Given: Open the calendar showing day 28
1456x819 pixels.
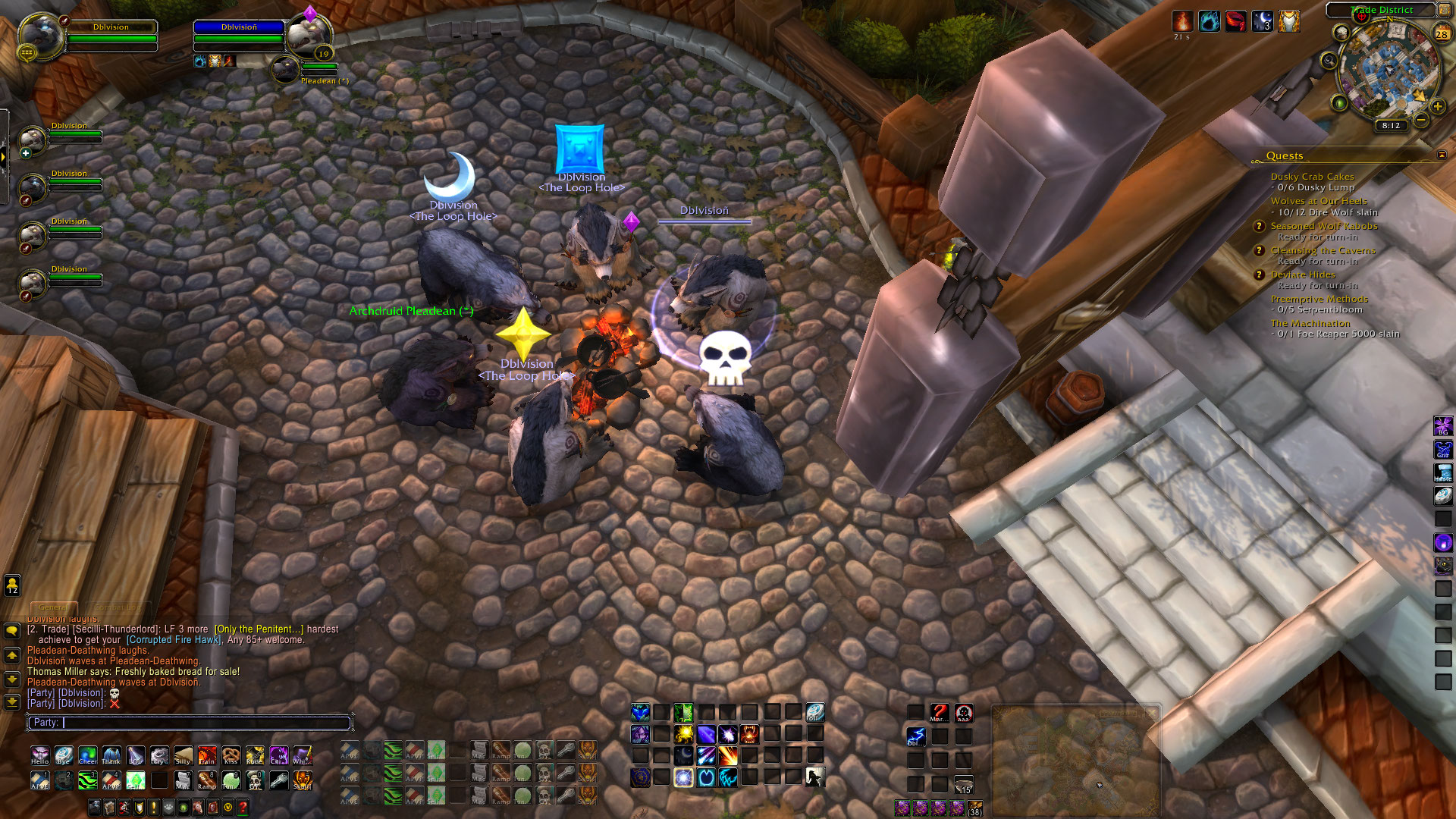Looking at the screenshot, I should coord(1442,33).
